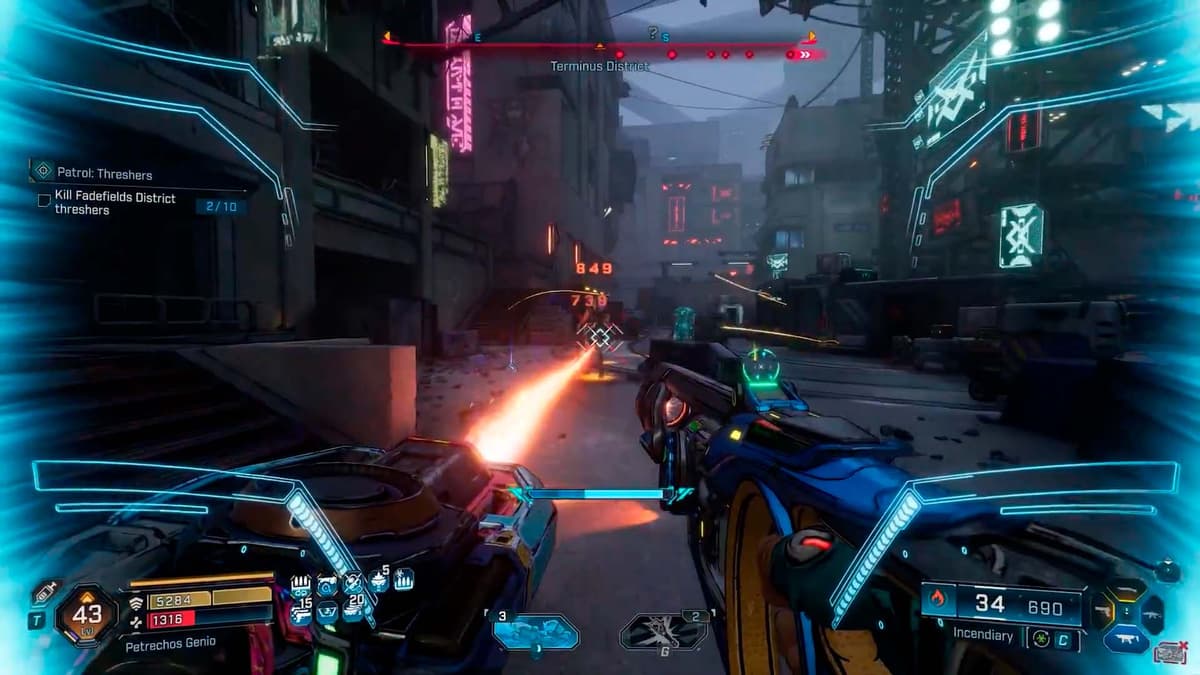Switch to the right rifle weapon slot

pos(1151,614)
